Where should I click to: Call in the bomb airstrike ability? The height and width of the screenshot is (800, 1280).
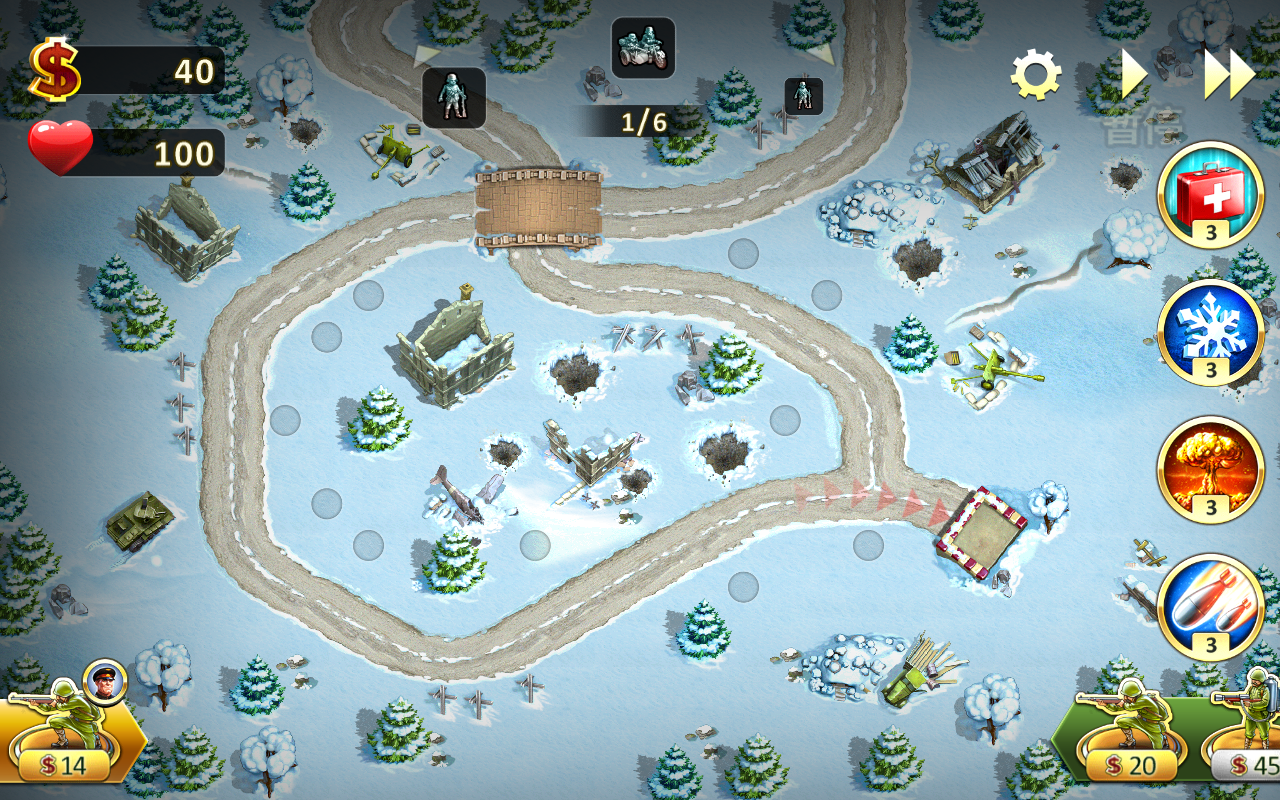1210,606
